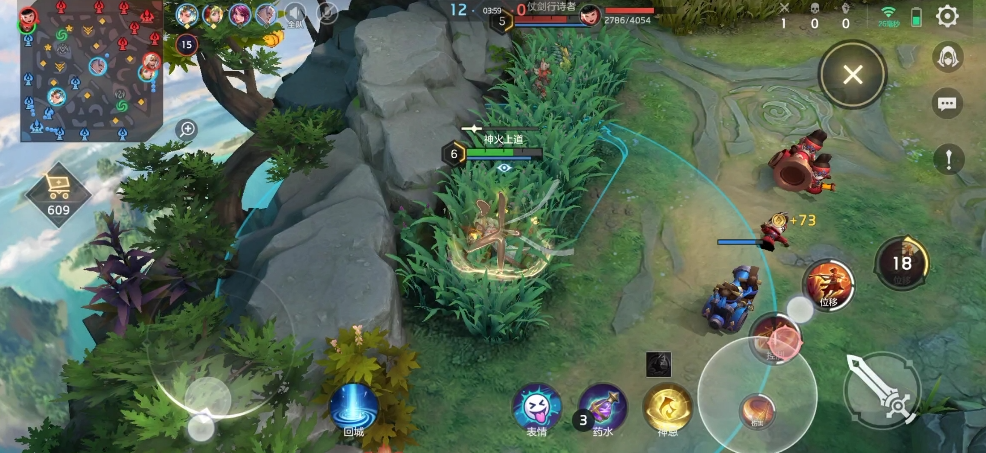
Task: Tap the cancel skill X button
Action: pyautogui.click(x=852, y=74)
